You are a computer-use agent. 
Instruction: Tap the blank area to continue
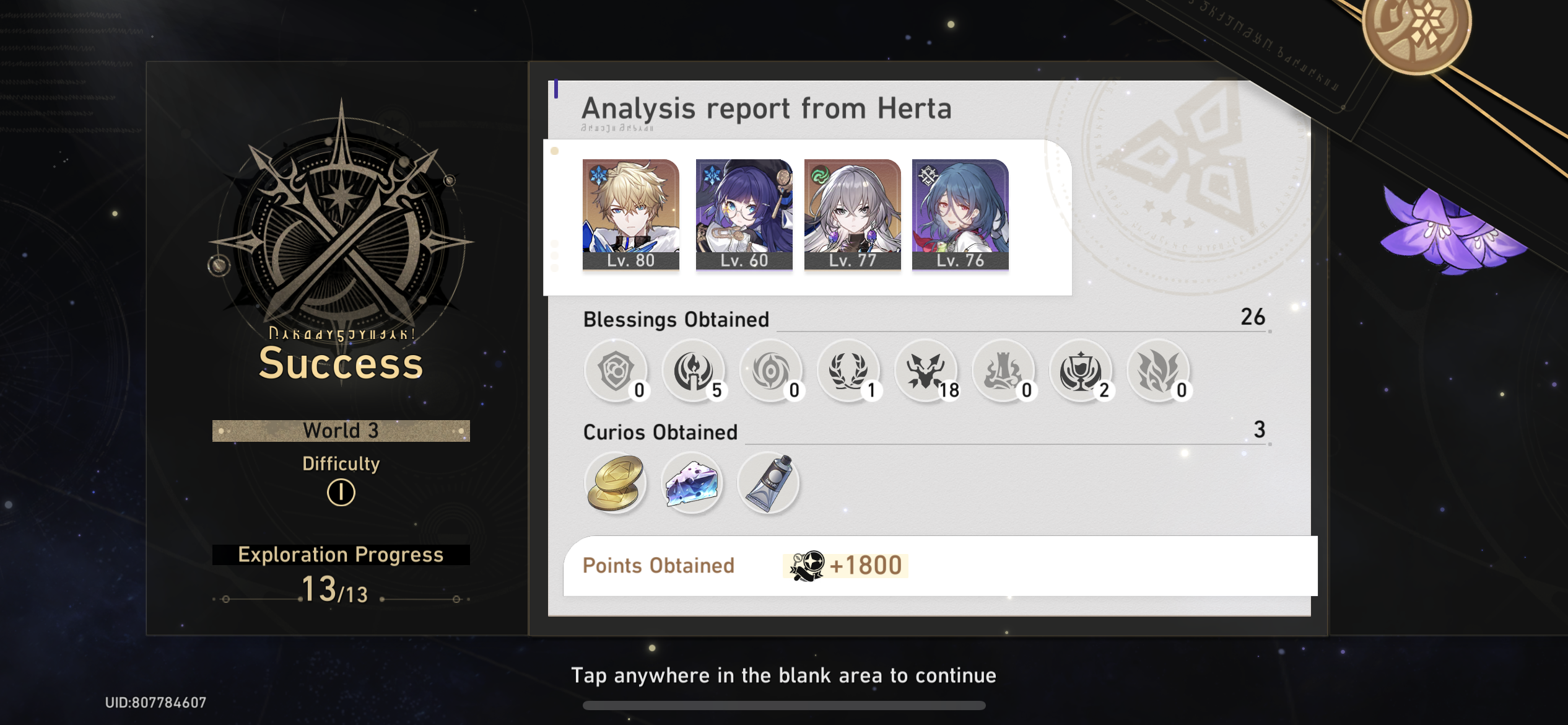point(784,675)
